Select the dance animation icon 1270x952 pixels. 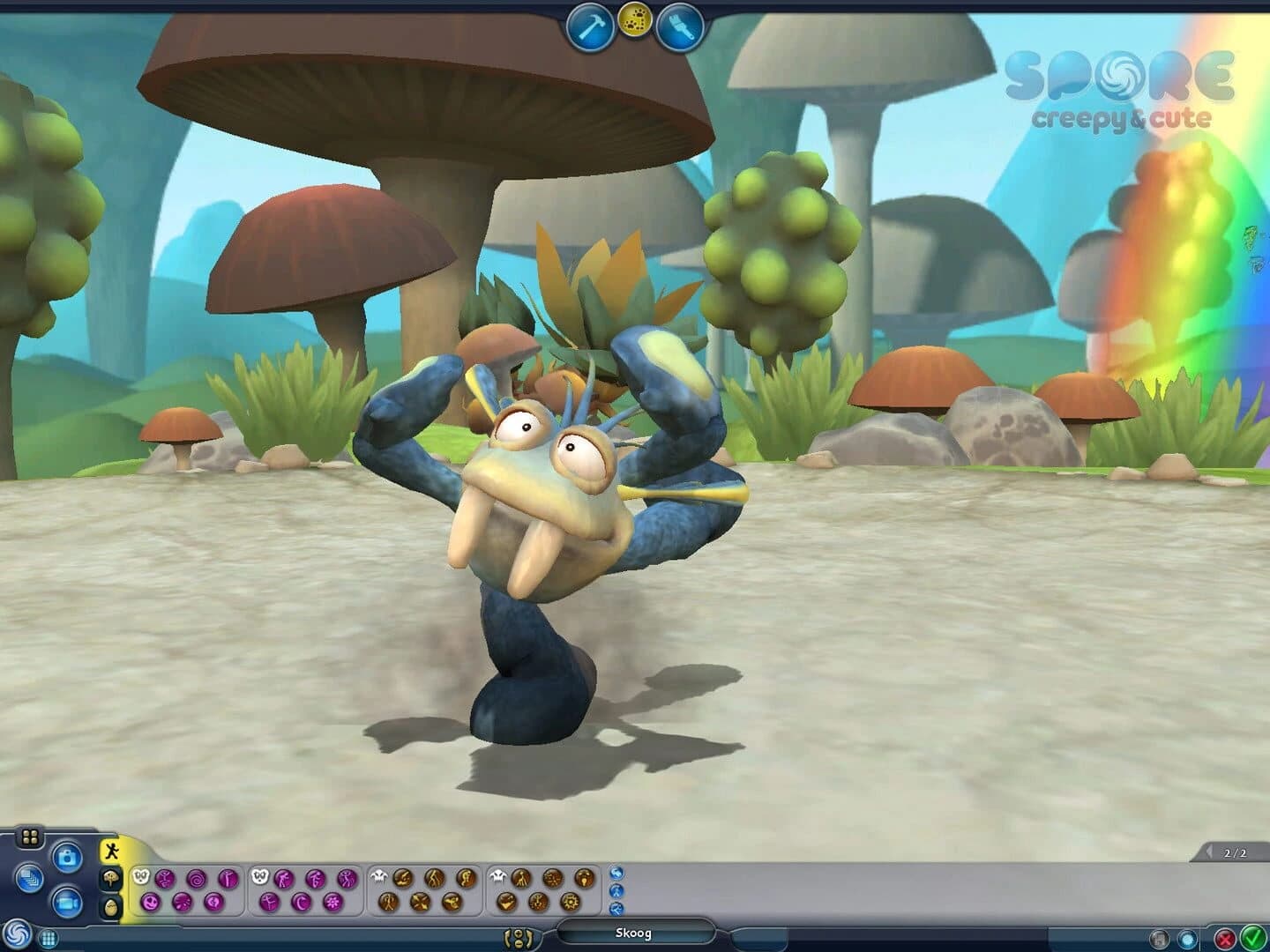267,901
